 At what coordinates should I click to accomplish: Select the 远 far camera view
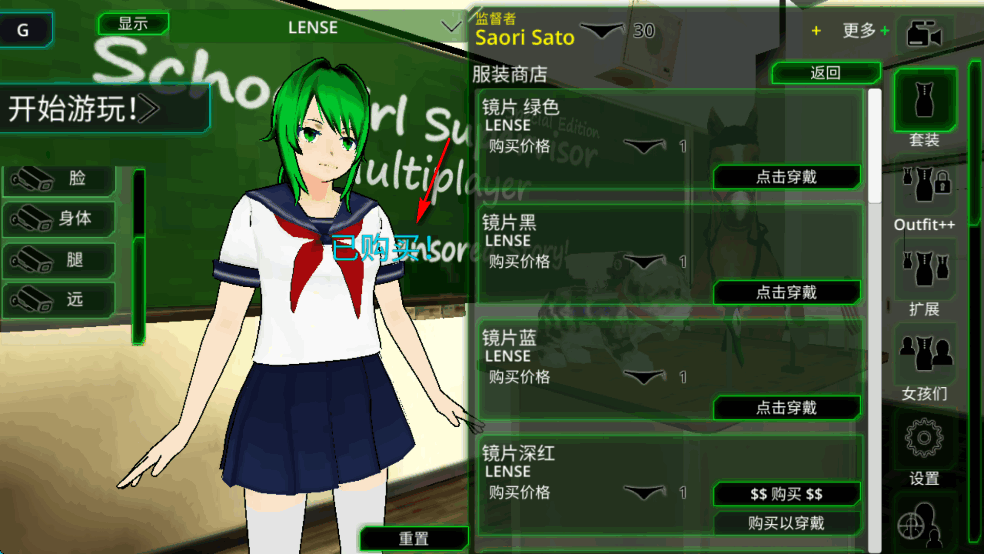(60, 298)
